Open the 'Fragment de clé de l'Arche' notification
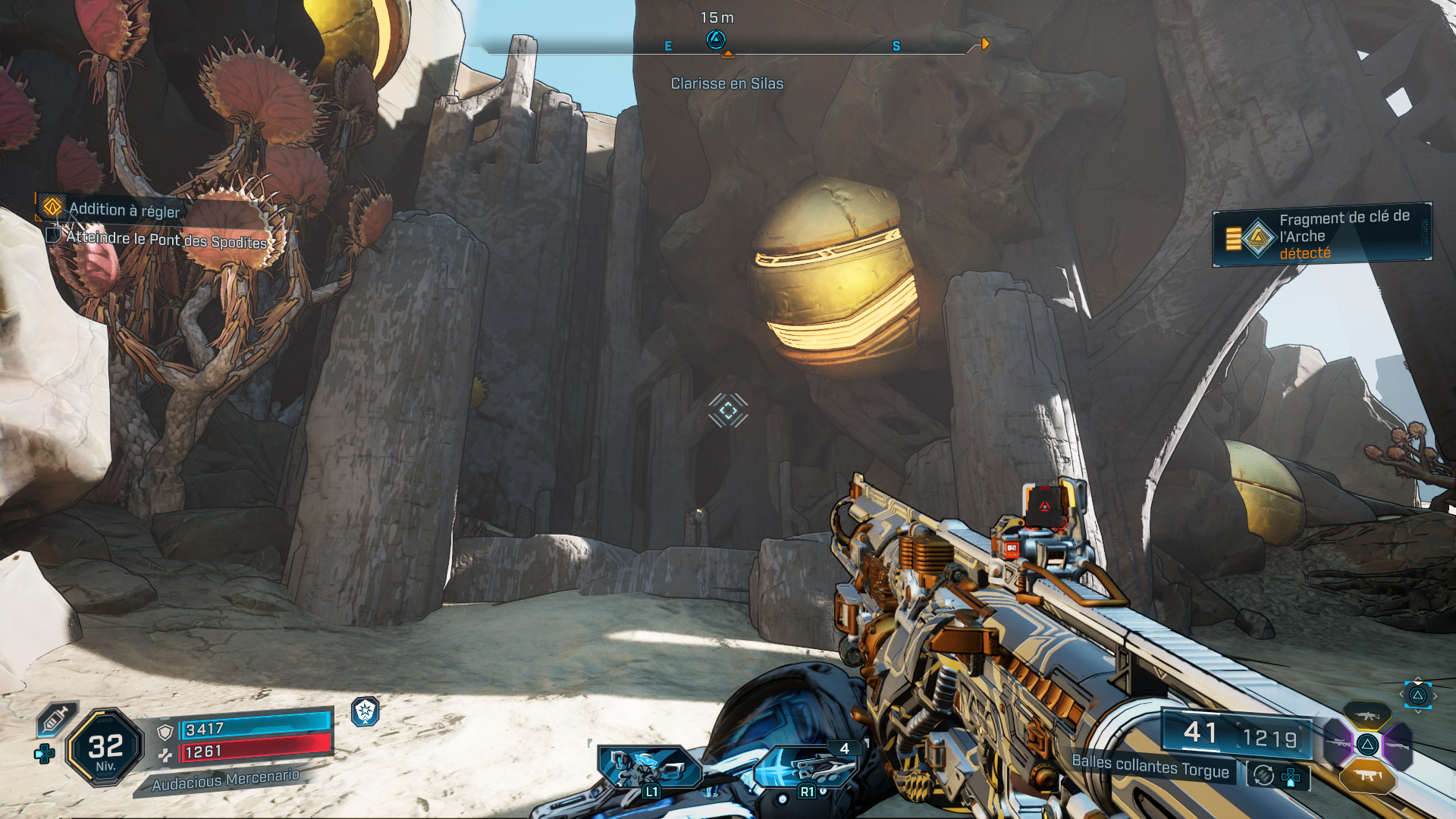Viewport: 1456px width, 819px height. tap(1323, 235)
